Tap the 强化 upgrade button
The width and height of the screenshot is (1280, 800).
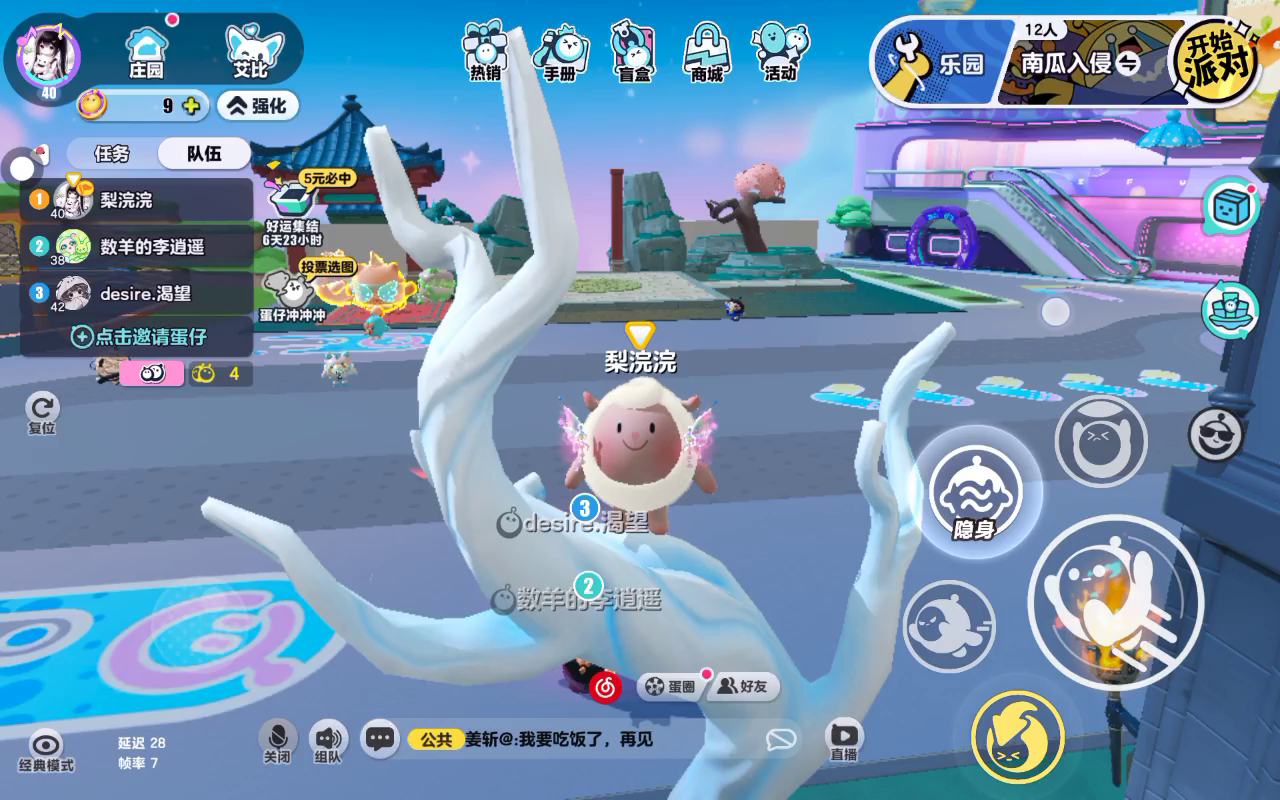(x=257, y=105)
